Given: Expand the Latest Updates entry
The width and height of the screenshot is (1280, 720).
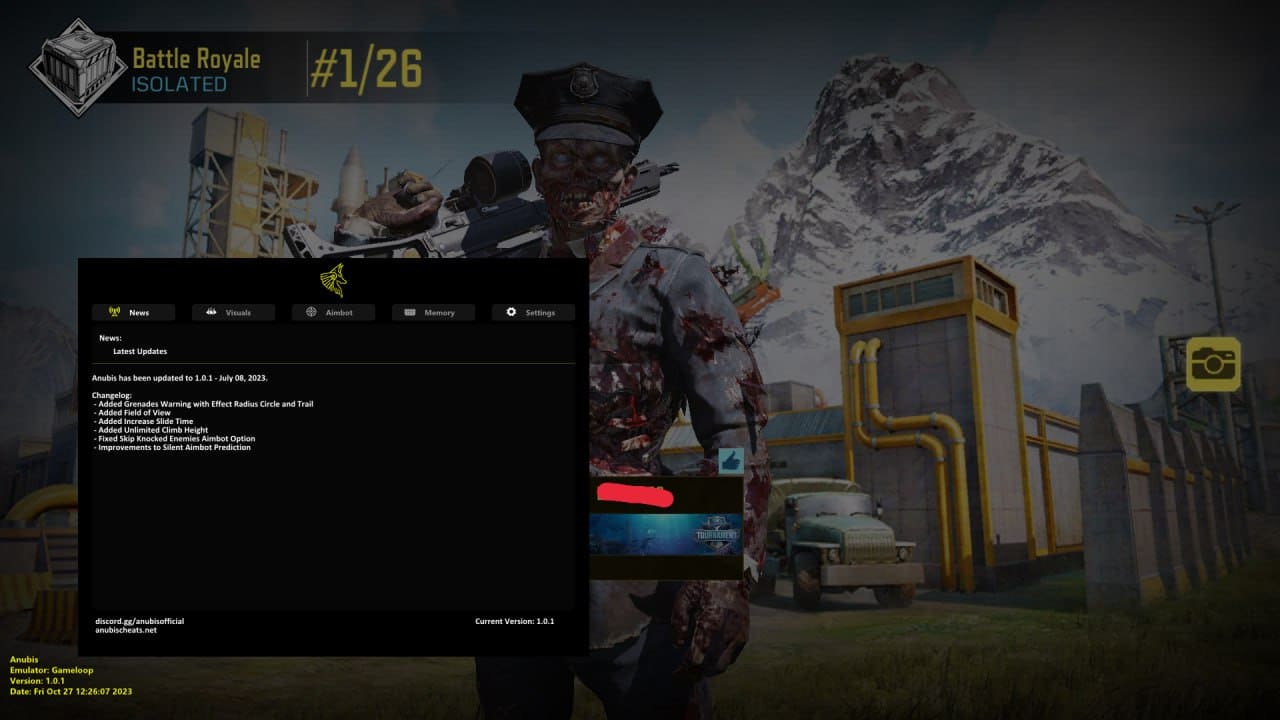Looking at the screenshot, I should (x=140, y=351).
